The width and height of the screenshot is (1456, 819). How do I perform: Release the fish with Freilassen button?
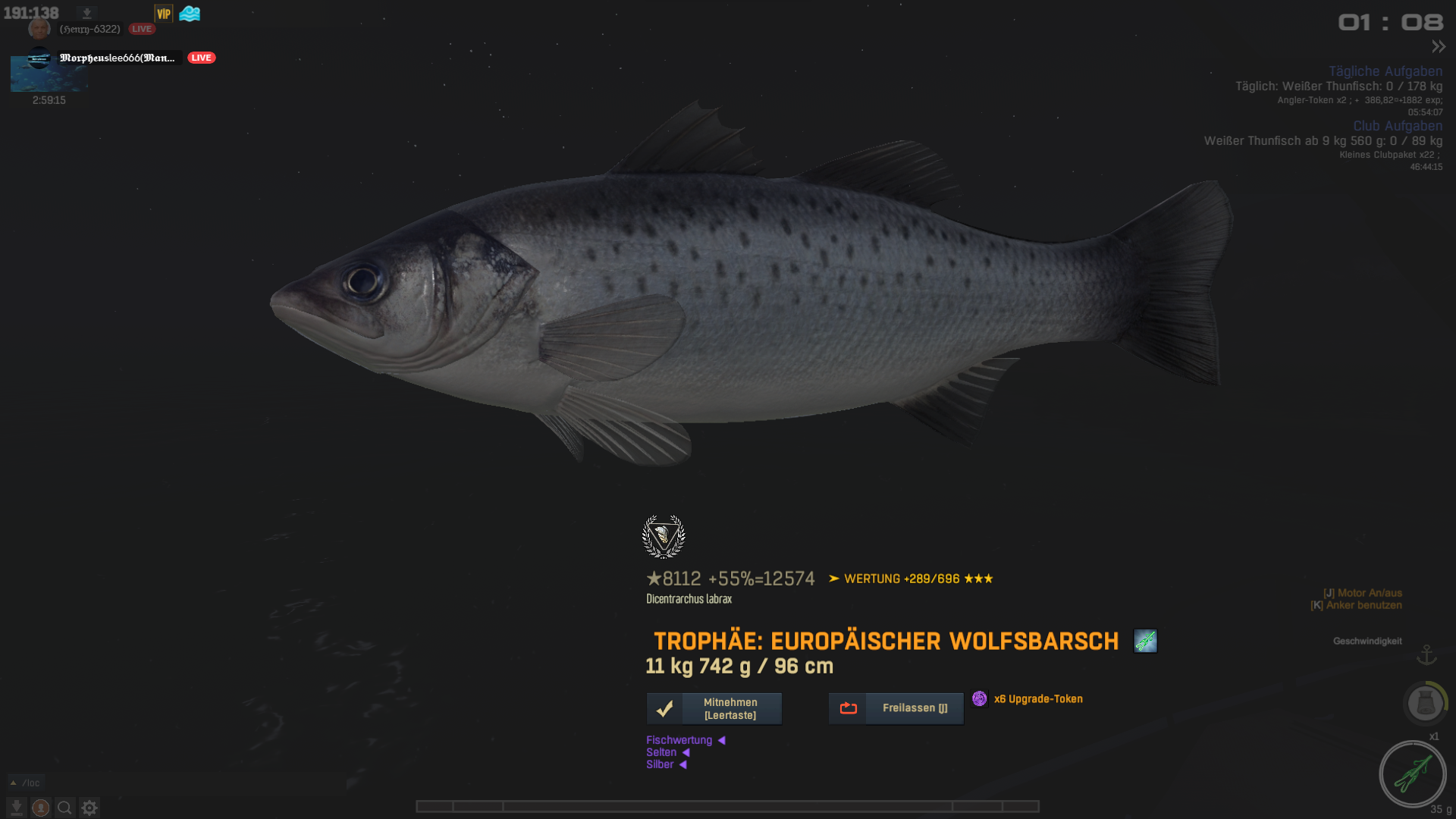pyautogui.click(x=896, y=708)
